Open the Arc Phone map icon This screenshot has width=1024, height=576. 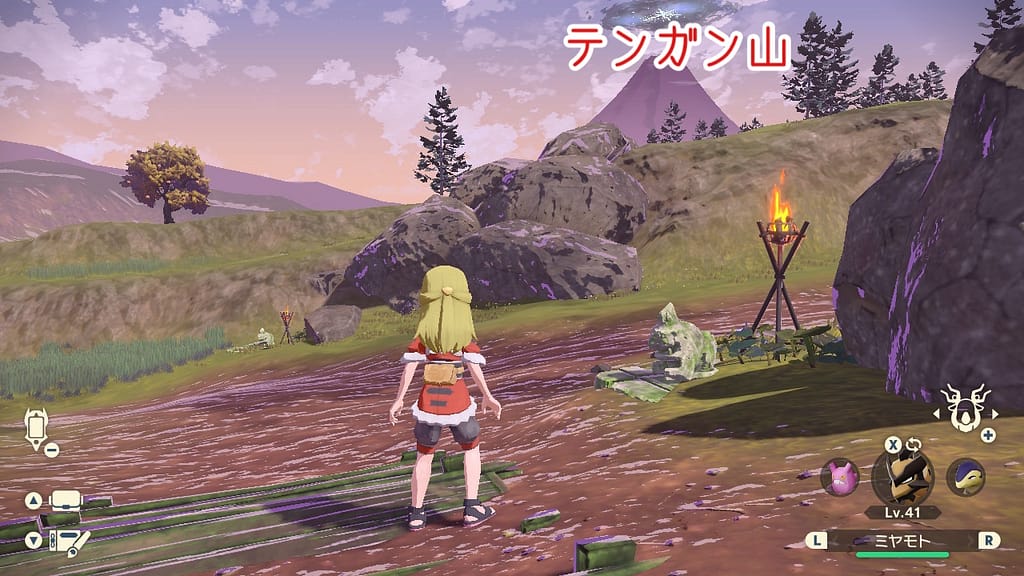point(37,427)
